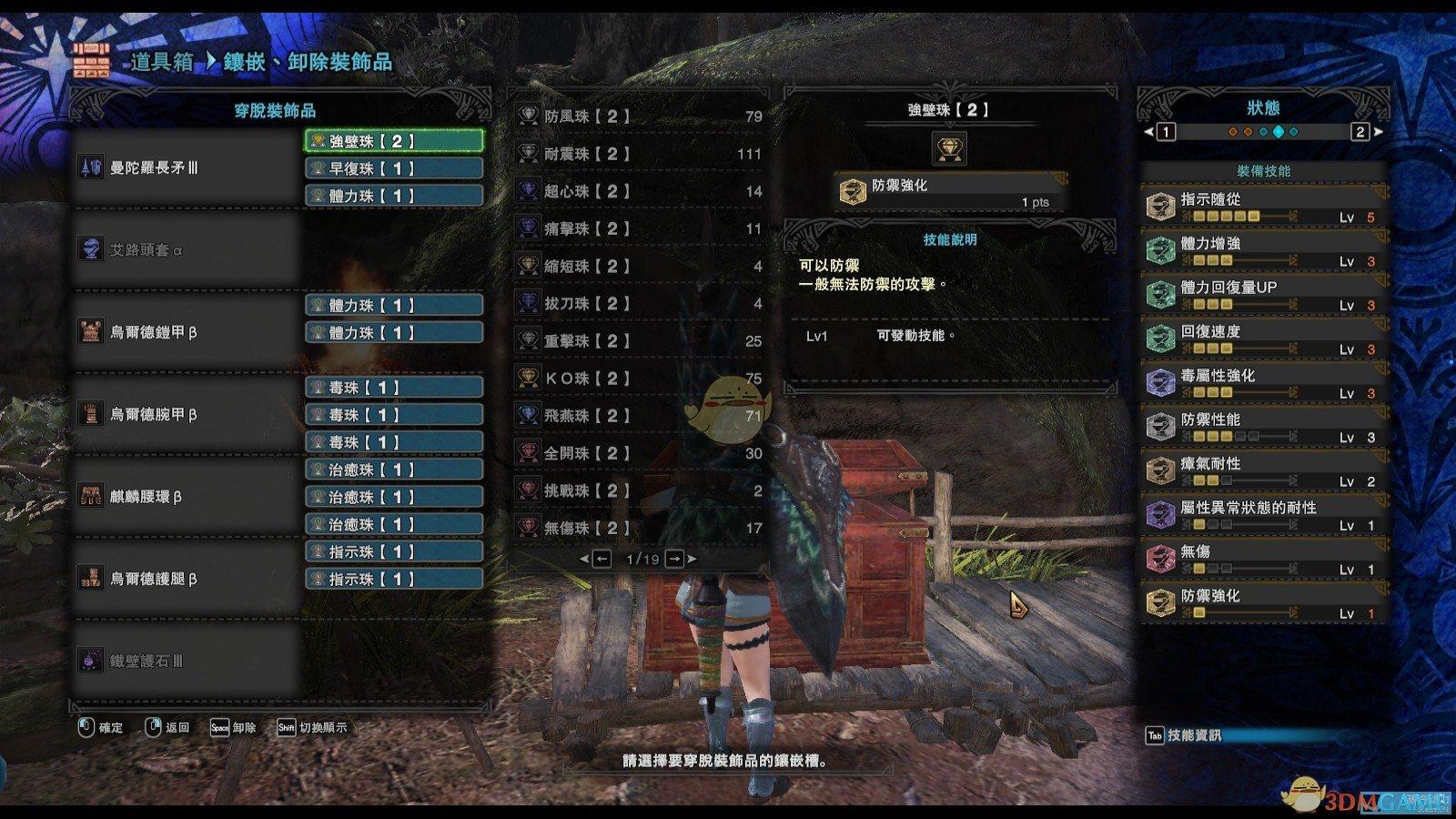The image size is (1456, 819).
Task: Go to previous jewel list page
Action: coord(602,559)
